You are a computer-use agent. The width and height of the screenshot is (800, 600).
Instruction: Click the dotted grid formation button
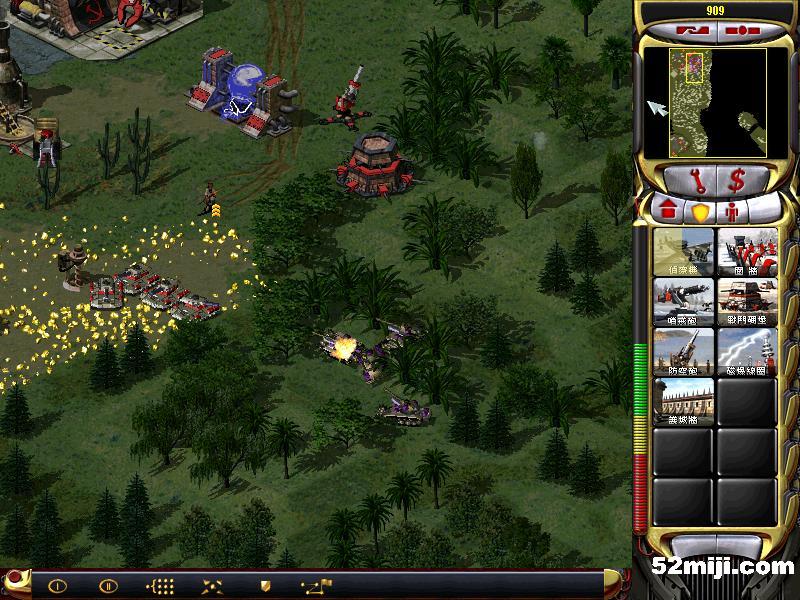[x=160, y=585]
